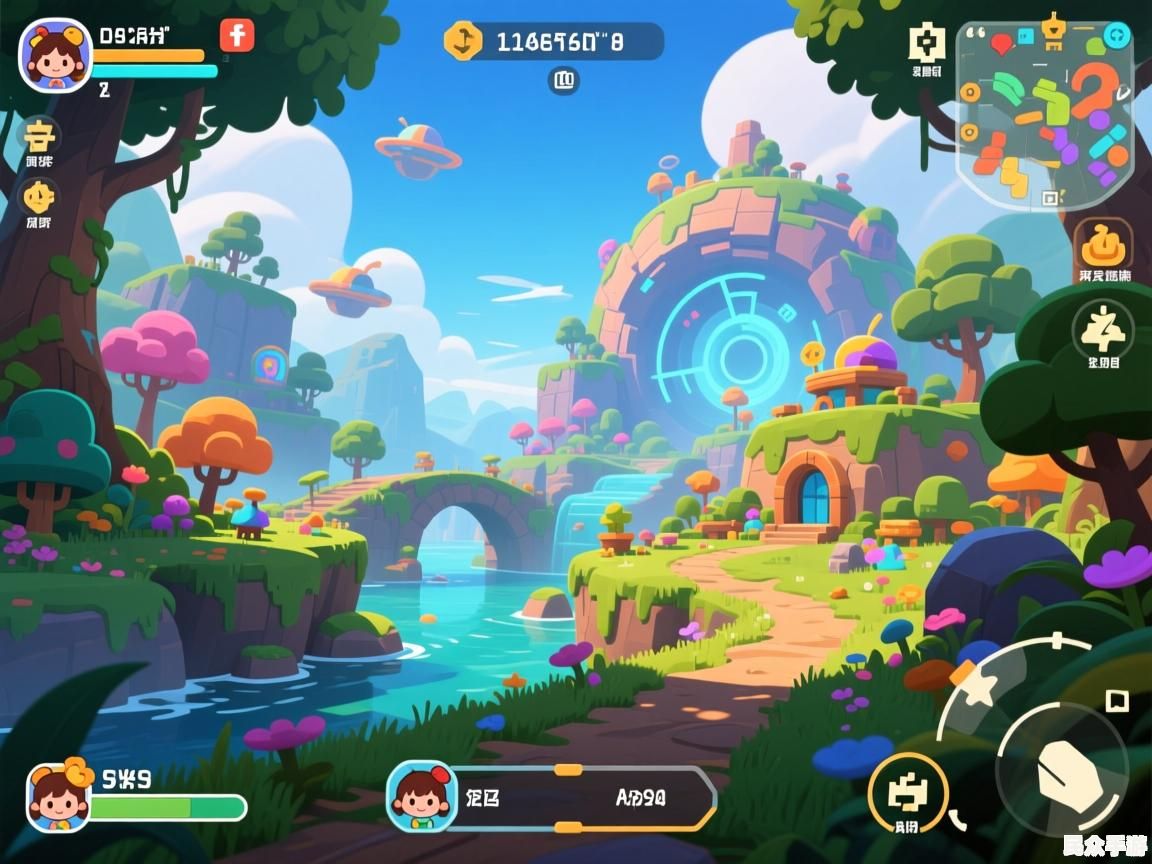
Task: Activate the orange swirl button below the minimap
Action: pos(1104,244)
